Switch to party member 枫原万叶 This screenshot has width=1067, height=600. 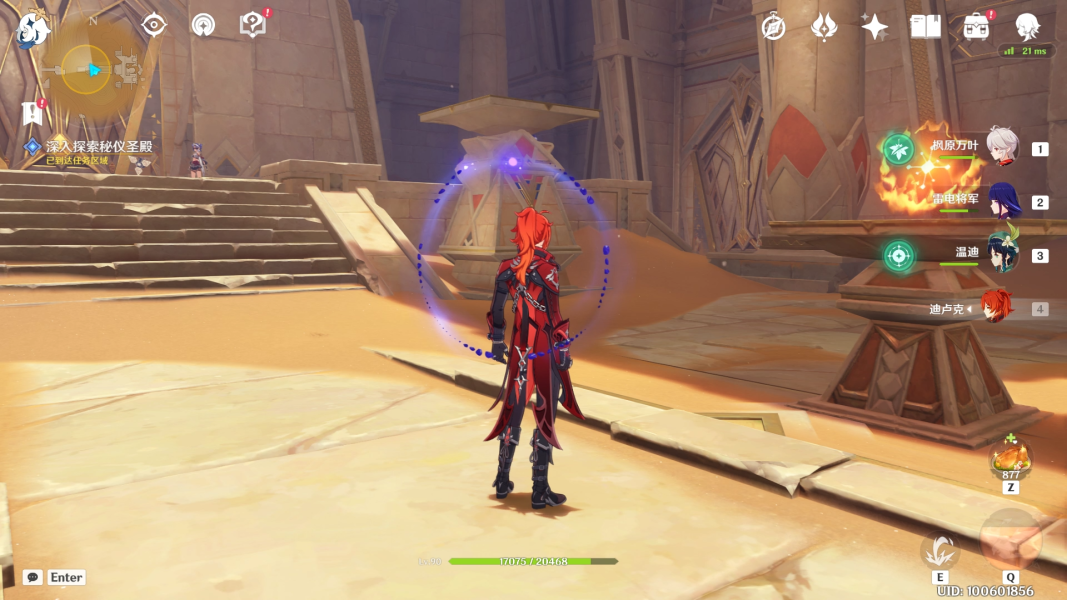1001,148
